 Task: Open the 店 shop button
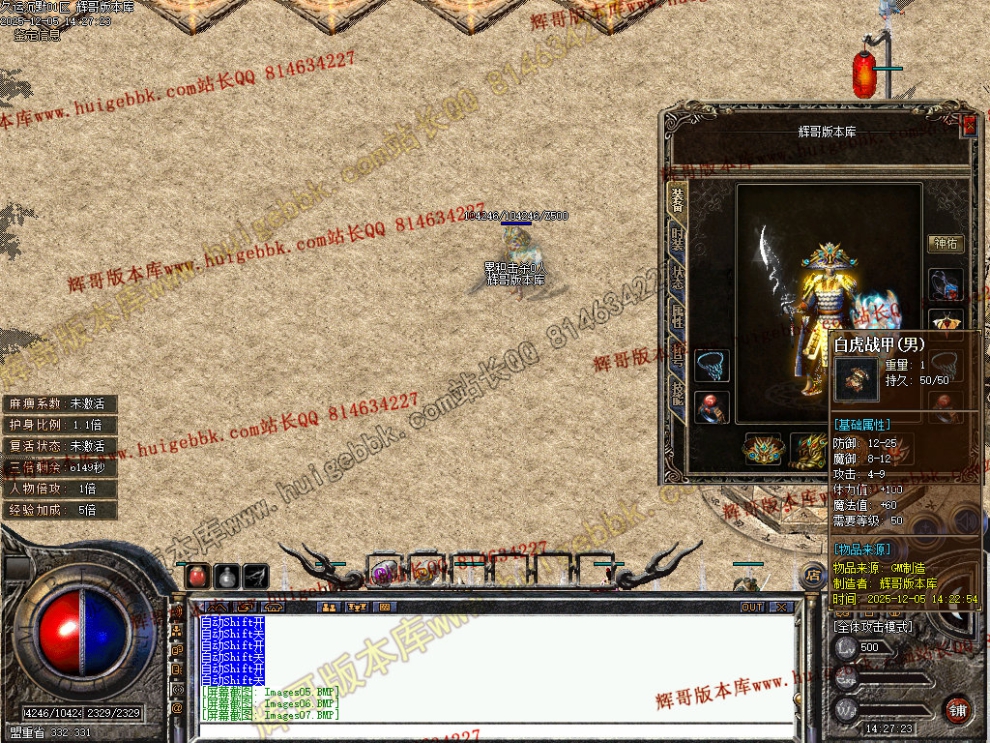coord(813,578)
